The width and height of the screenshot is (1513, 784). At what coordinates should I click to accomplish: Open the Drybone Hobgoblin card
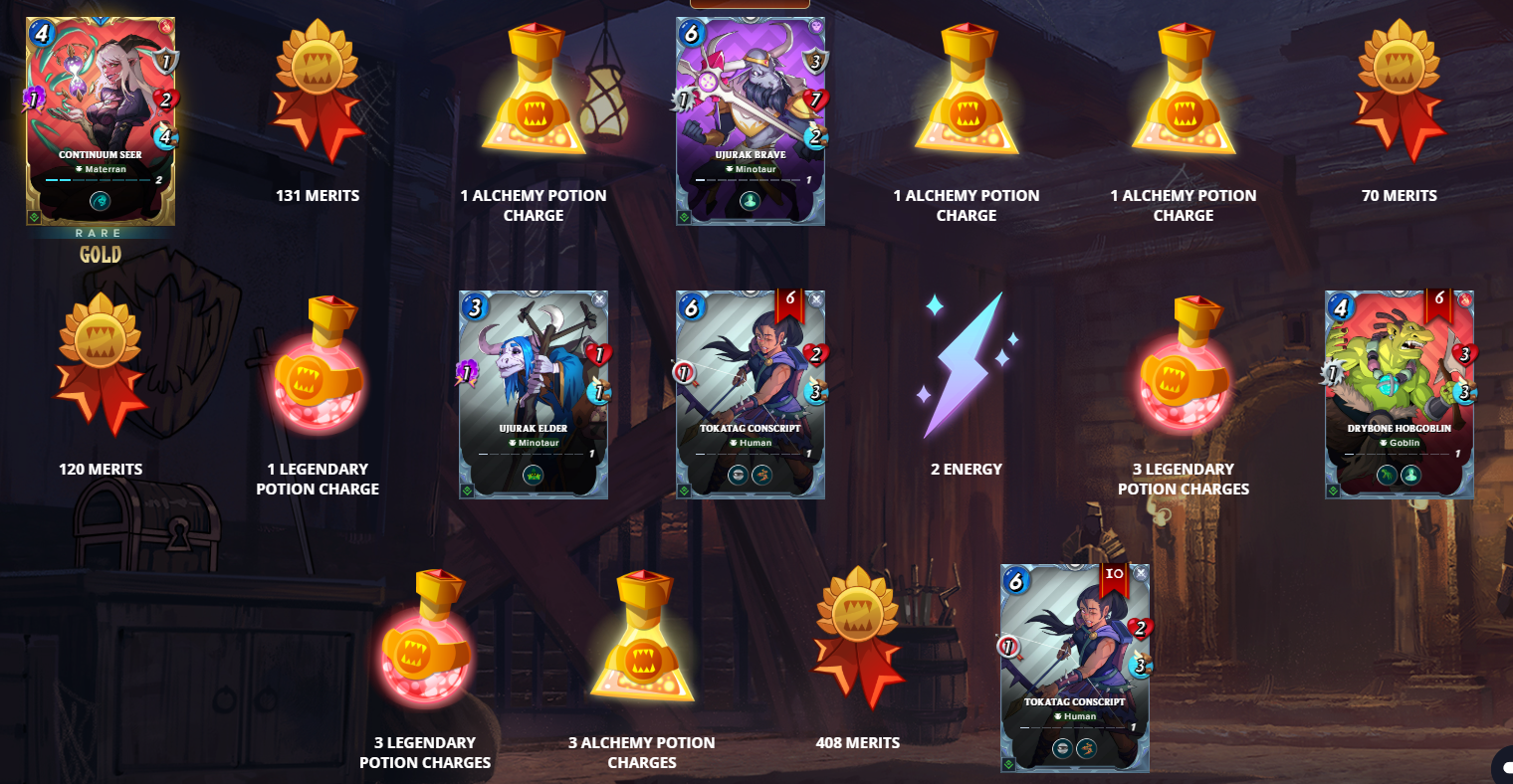pyautogui.click(x=1400, y=395)
